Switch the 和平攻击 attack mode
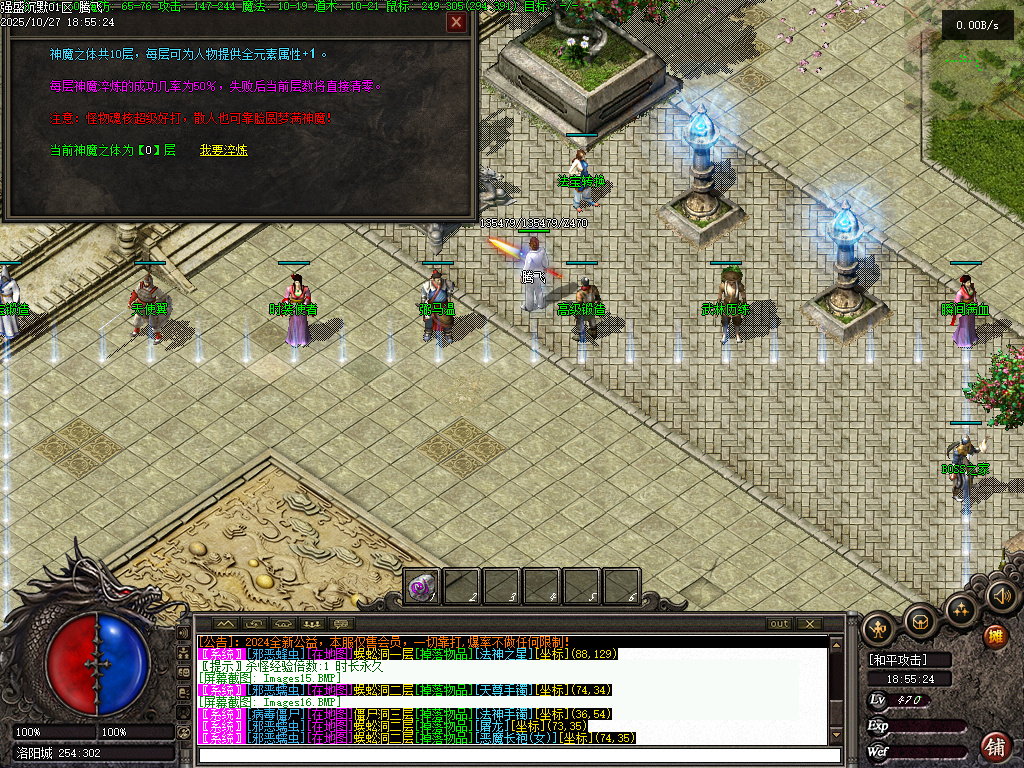 [x=911, y=660]
